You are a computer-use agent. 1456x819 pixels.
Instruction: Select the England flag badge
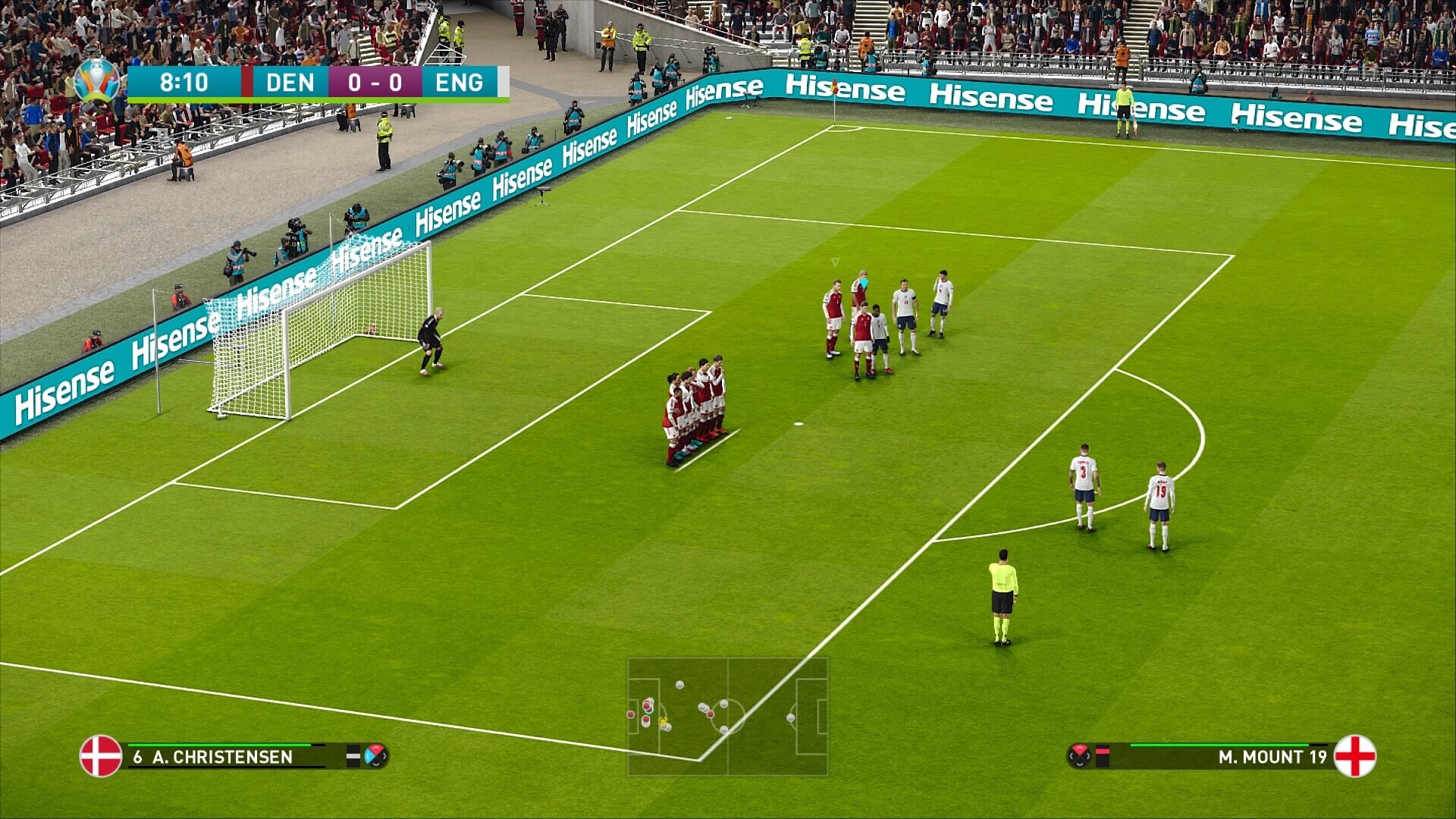click(1354, 756)
